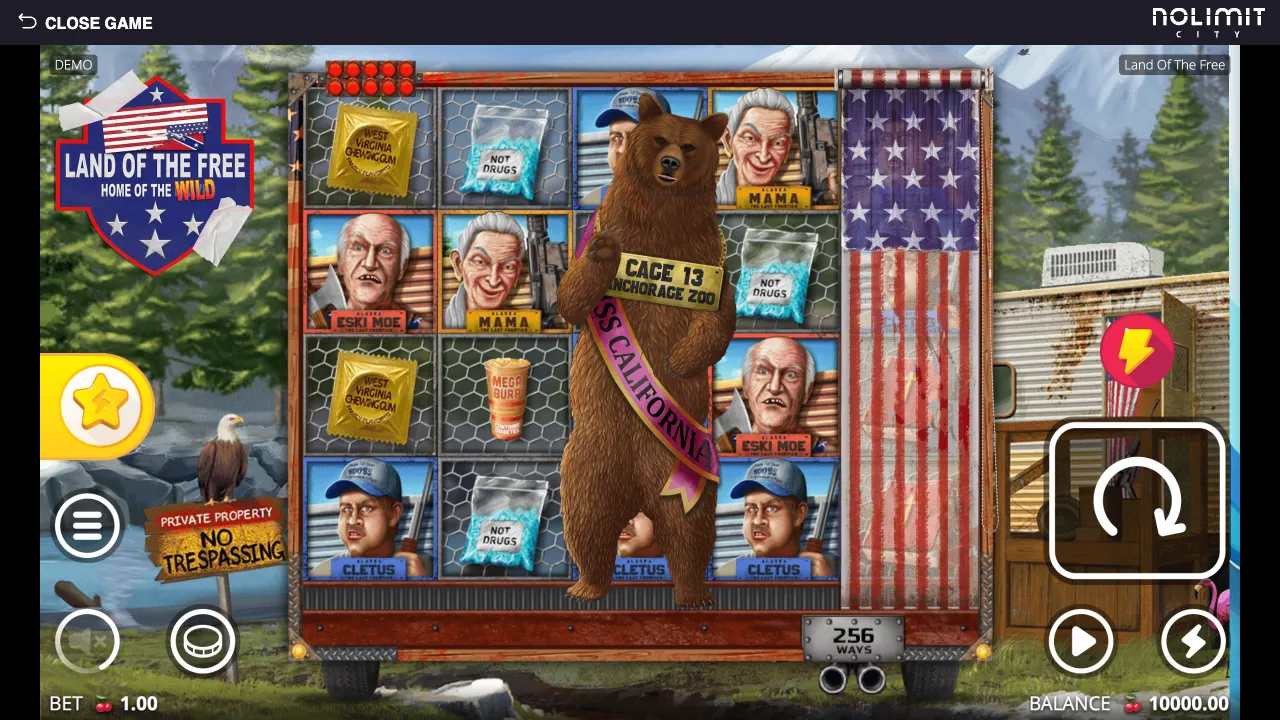Click the Land Of The Free title label
This screenshot has height=720, width=1280.
tap(1174, 65)
